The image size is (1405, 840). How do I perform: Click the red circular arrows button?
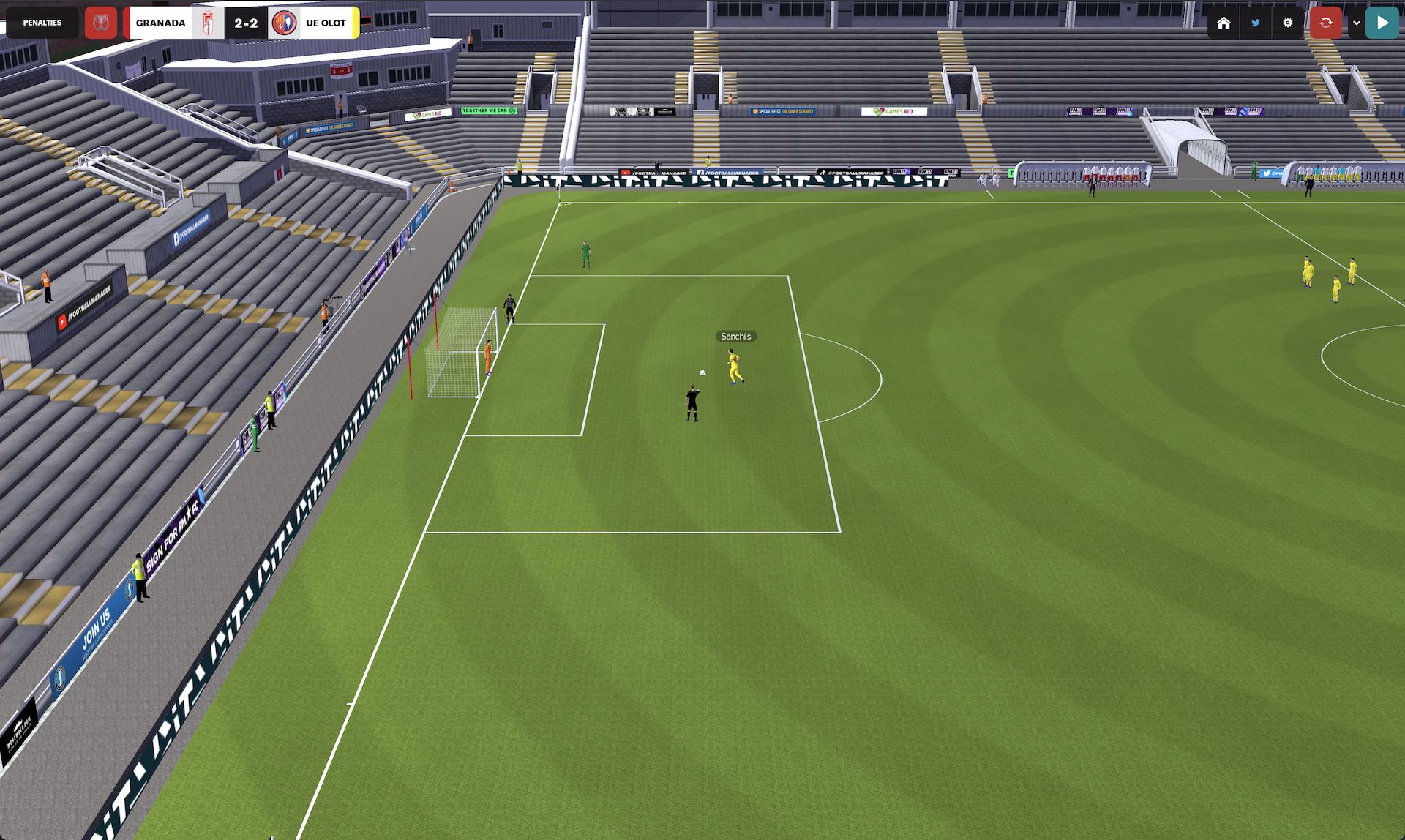1325,23
